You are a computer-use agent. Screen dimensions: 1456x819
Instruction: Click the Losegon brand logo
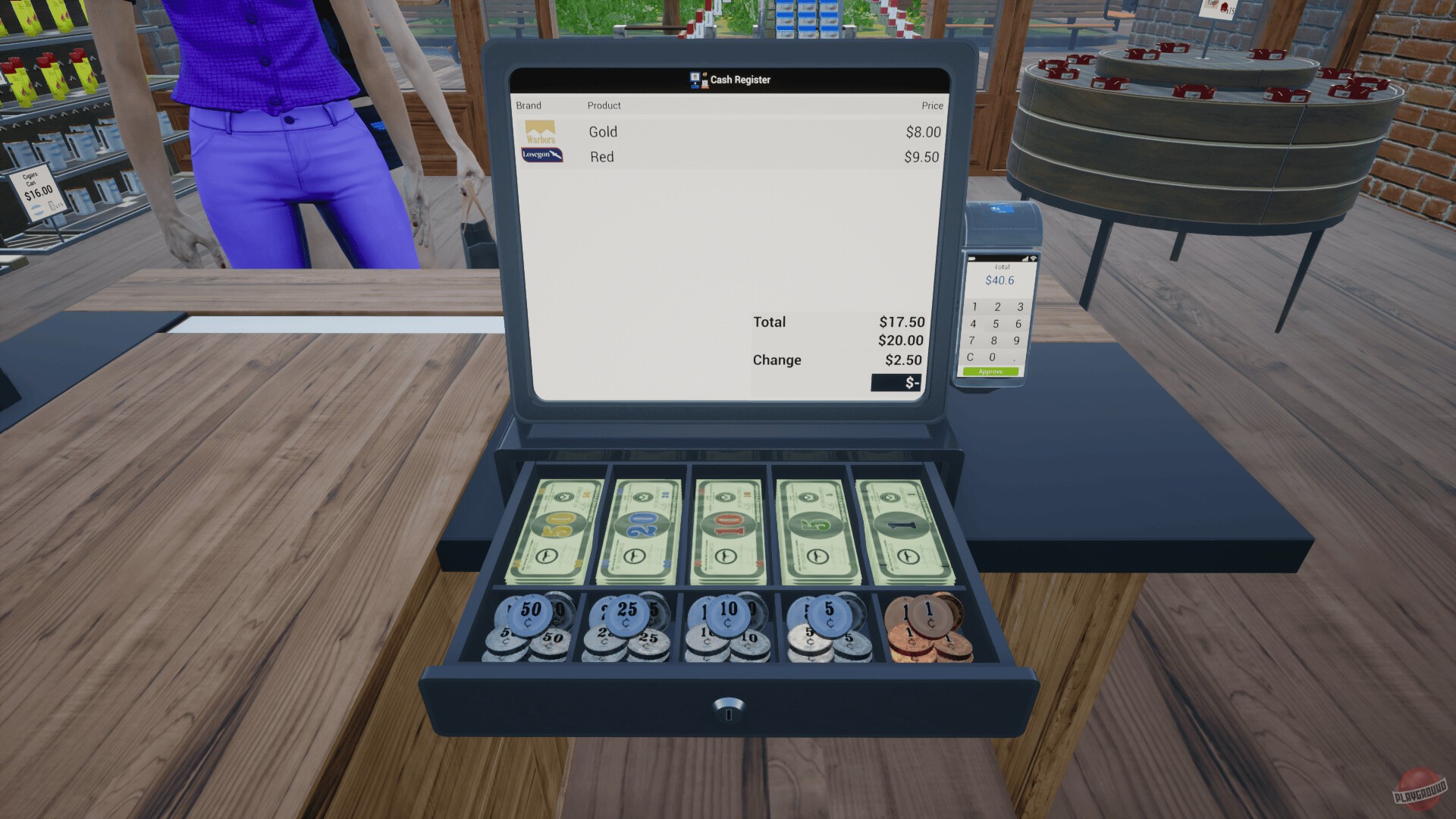click(x=541, y=154)
